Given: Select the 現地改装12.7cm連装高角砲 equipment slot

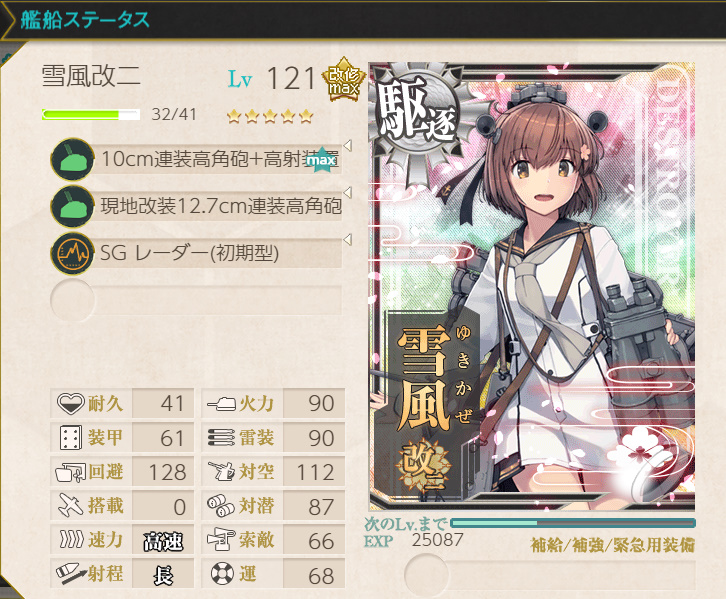Looking at the screenshot, I should pyautogui.click(x=200, y=207).
